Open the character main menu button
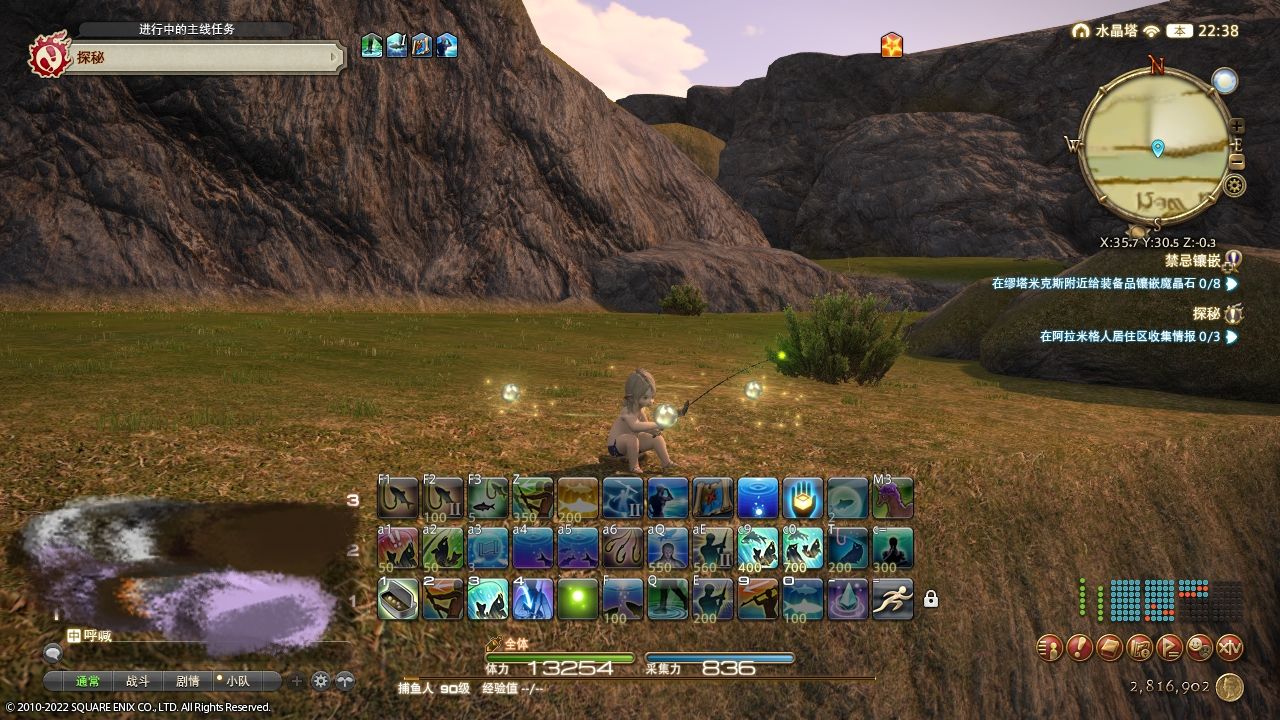Screen dimensions: 1280x720 [x=1049, y=648]
